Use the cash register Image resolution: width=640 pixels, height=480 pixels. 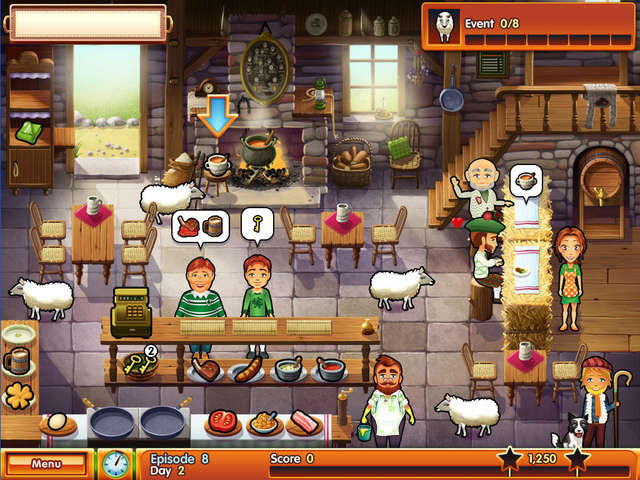(131, 311)
